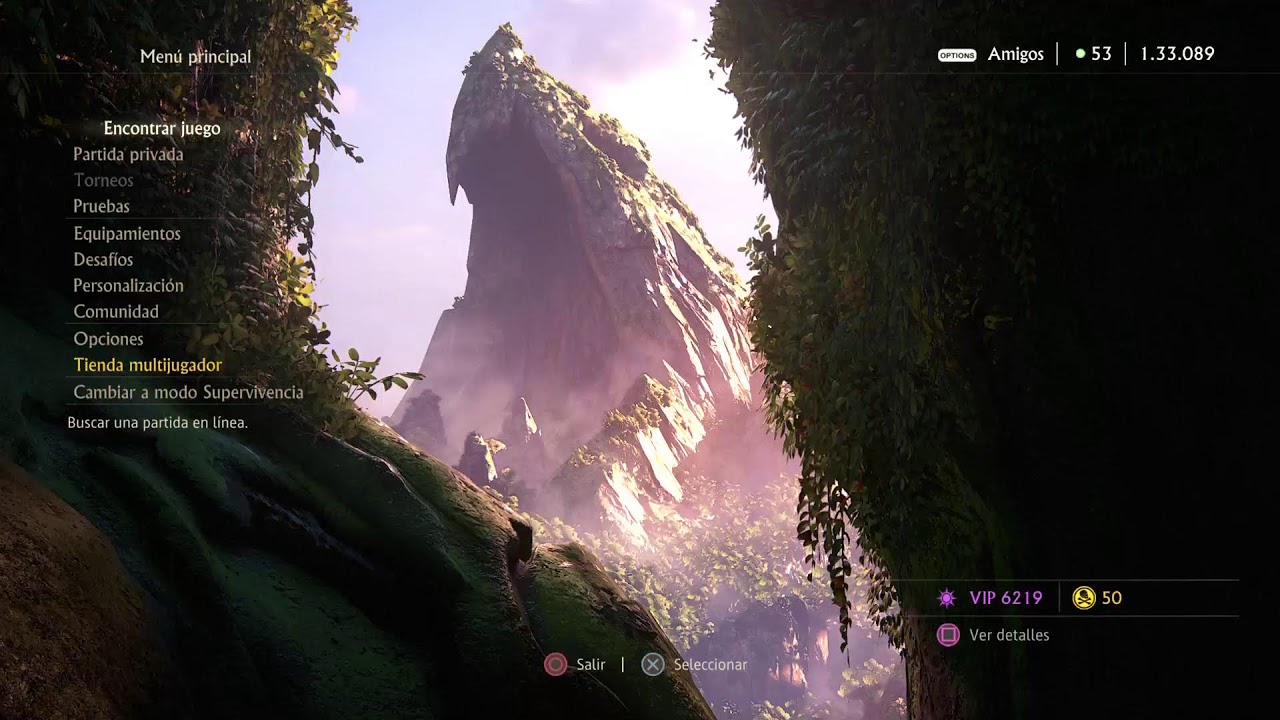Choose the Torneos entry
1280x720 pixels.
coord(103,180)
